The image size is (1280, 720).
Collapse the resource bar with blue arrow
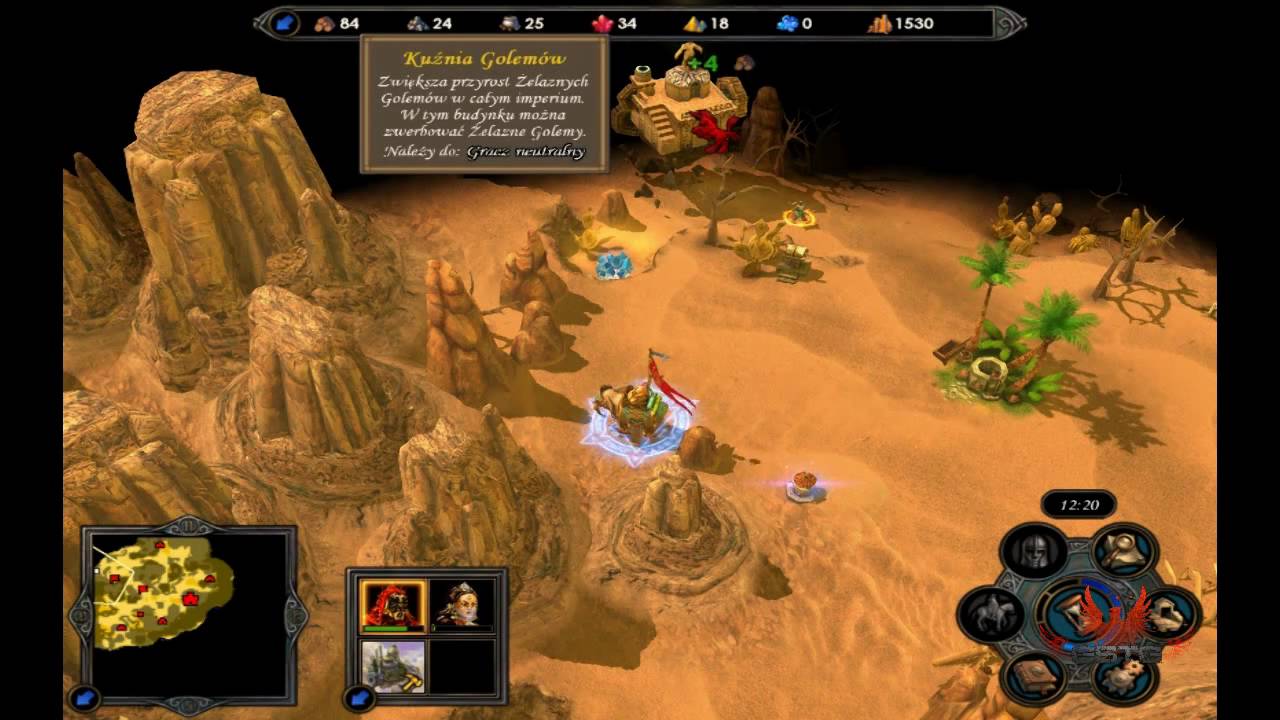click(x=284, y=23)
